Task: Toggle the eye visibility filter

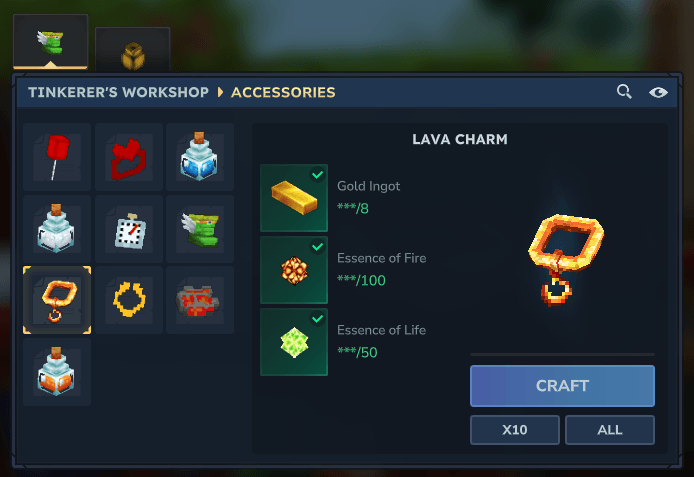Action: coord(658,92)
